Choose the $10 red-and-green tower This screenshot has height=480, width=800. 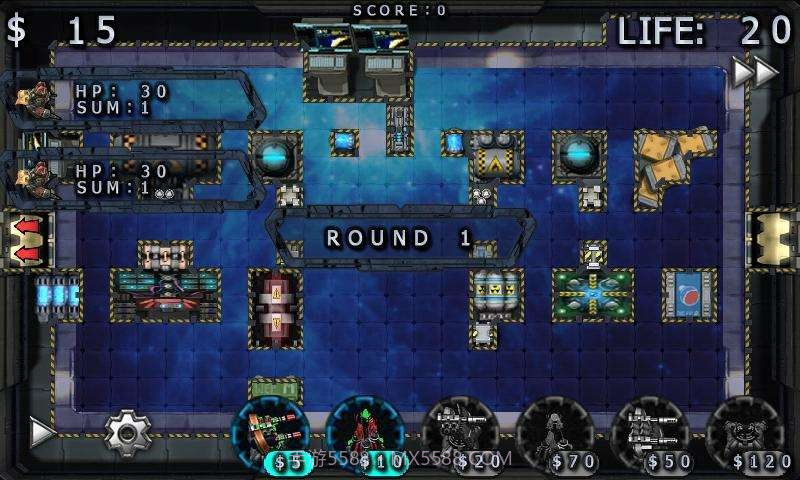click(364, 432)
